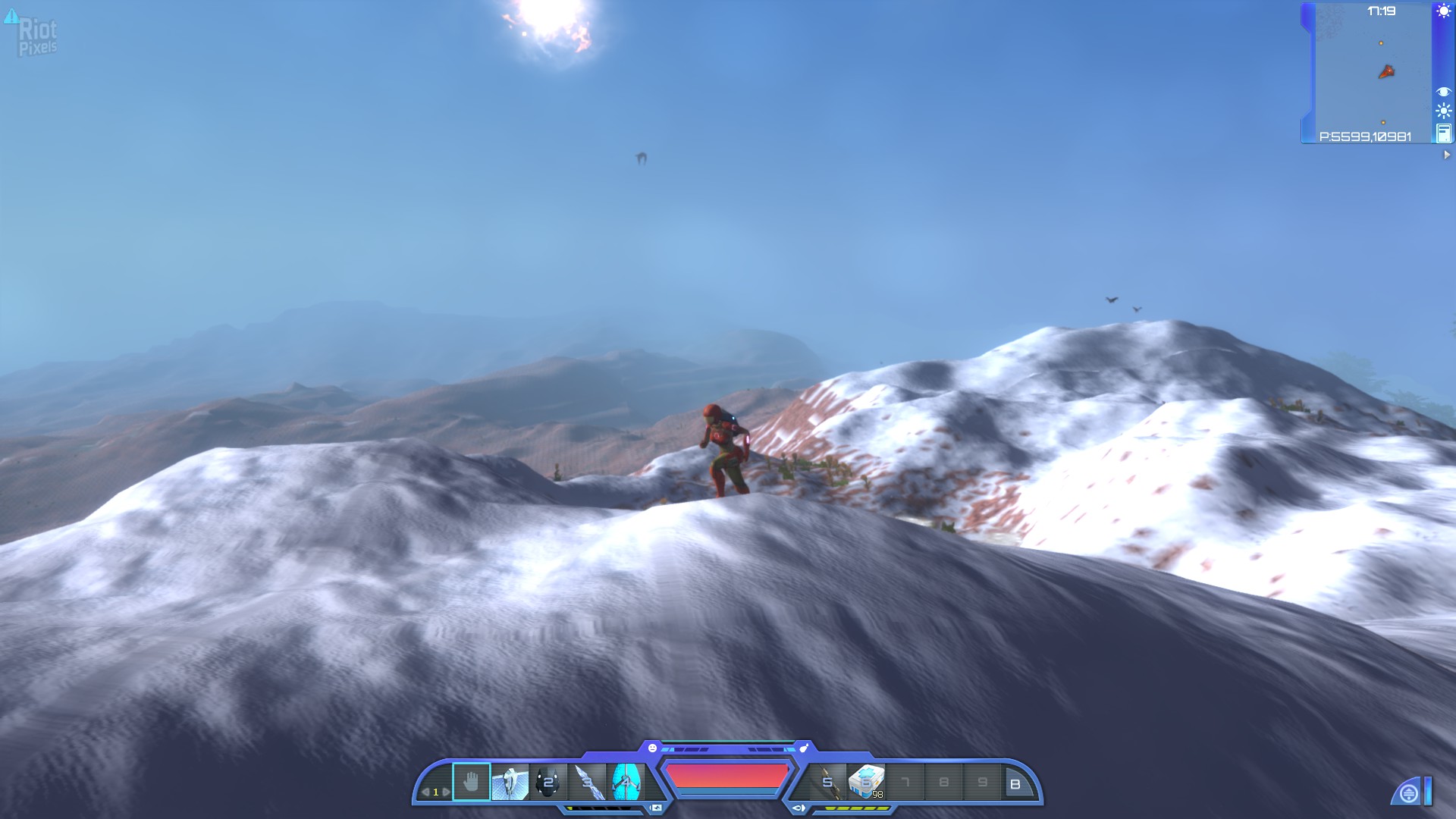The width and height of the screenshot is (1456, 819).
Task: Open the round menu button in the corner
Action: [x=1408, y=794]
